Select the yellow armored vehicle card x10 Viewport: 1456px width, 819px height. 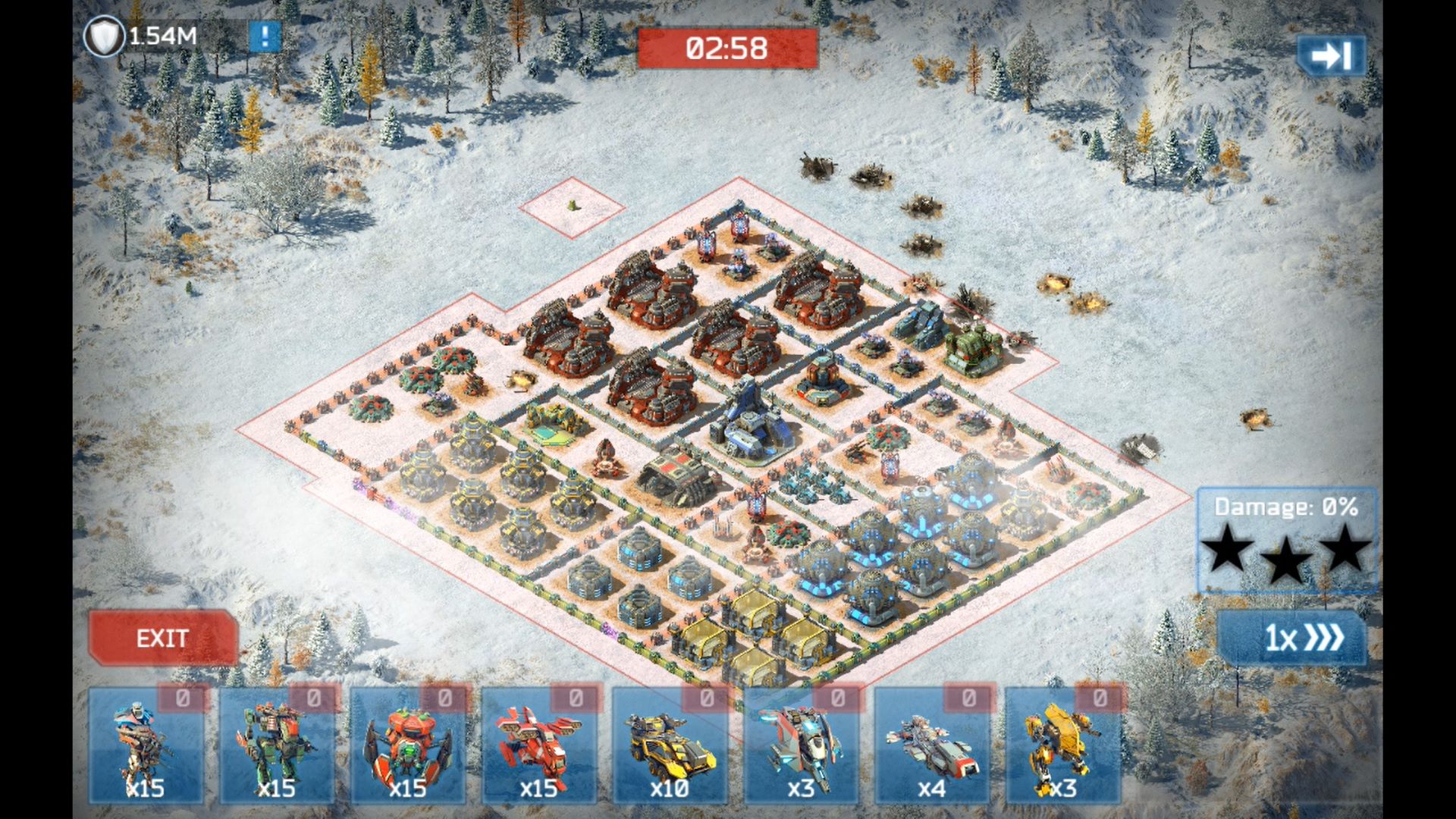pyautogui.click(x=670, y=746)
